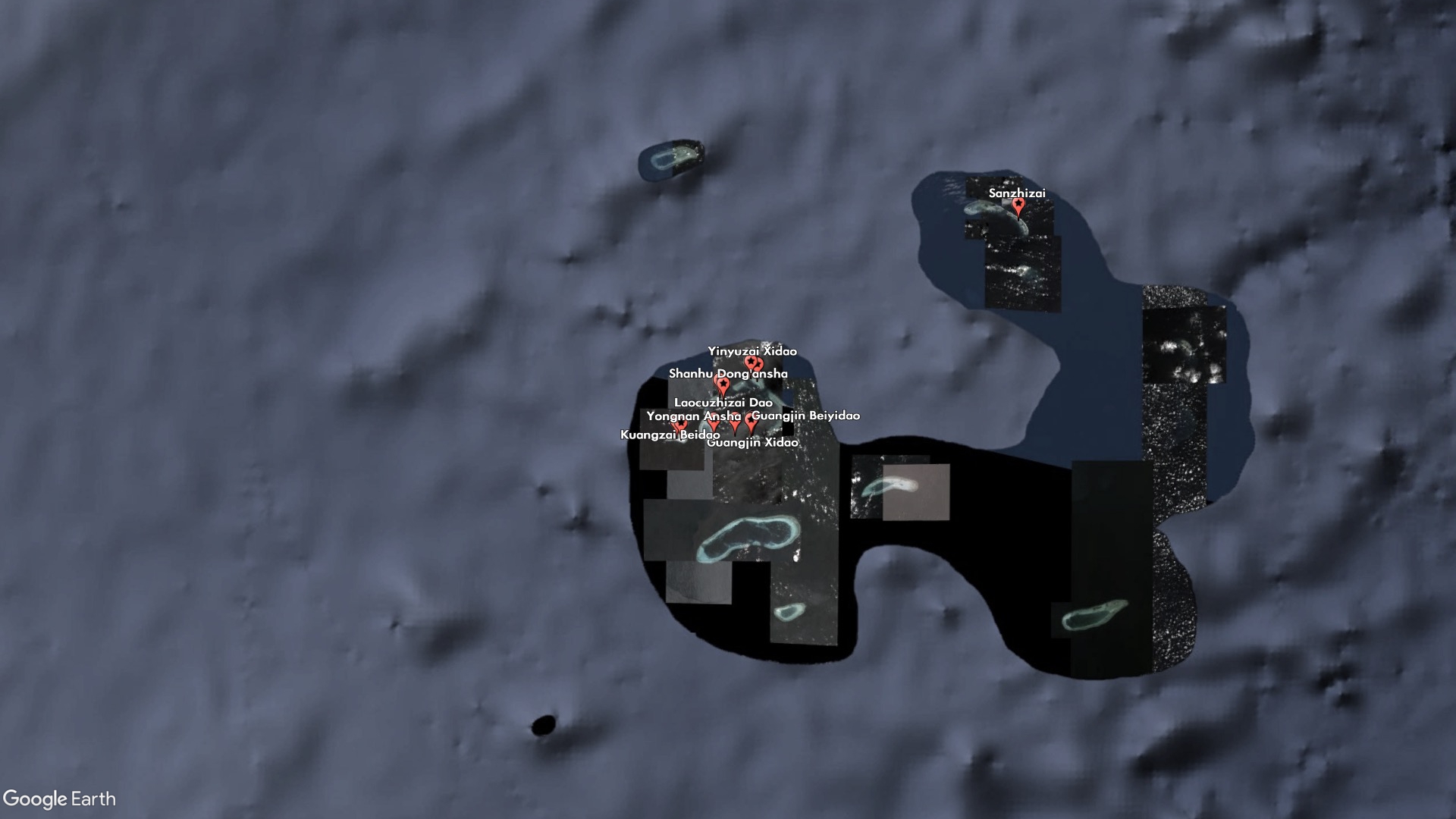Click the Yinyuzai Xidao place label

pyautogui.click(x=752, y=352)
